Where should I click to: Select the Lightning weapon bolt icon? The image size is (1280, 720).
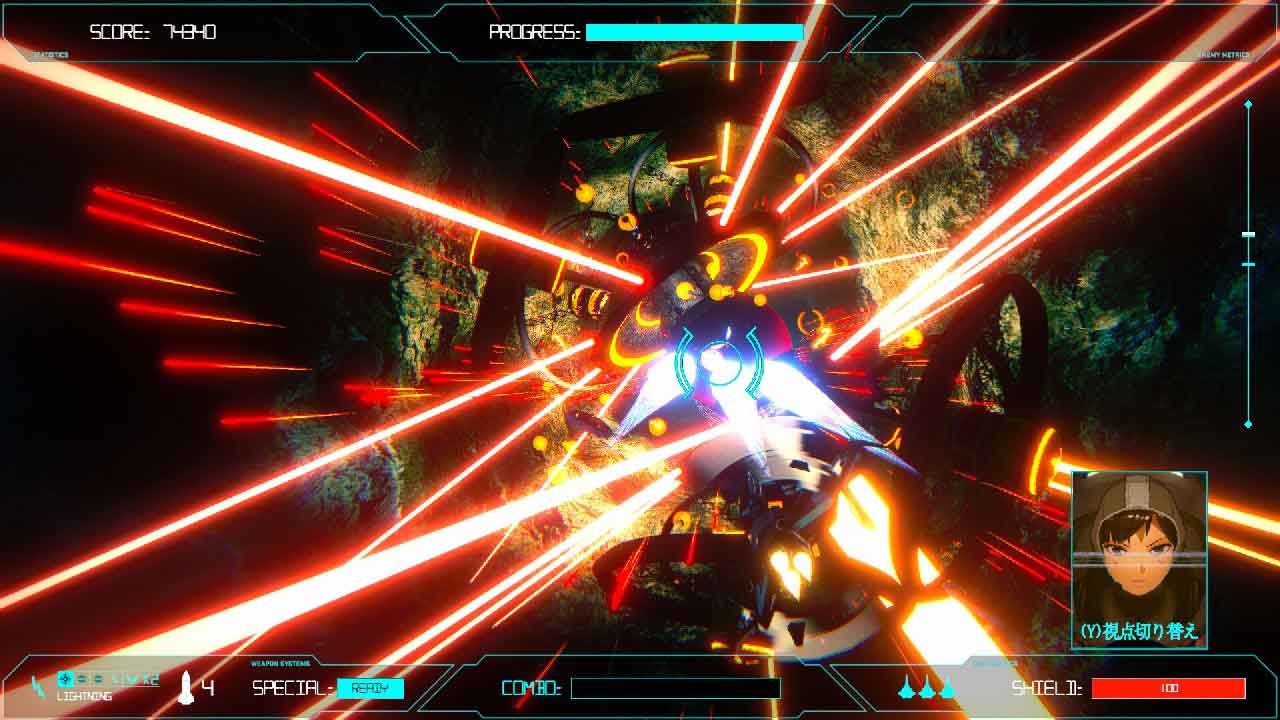coord(37,686)
